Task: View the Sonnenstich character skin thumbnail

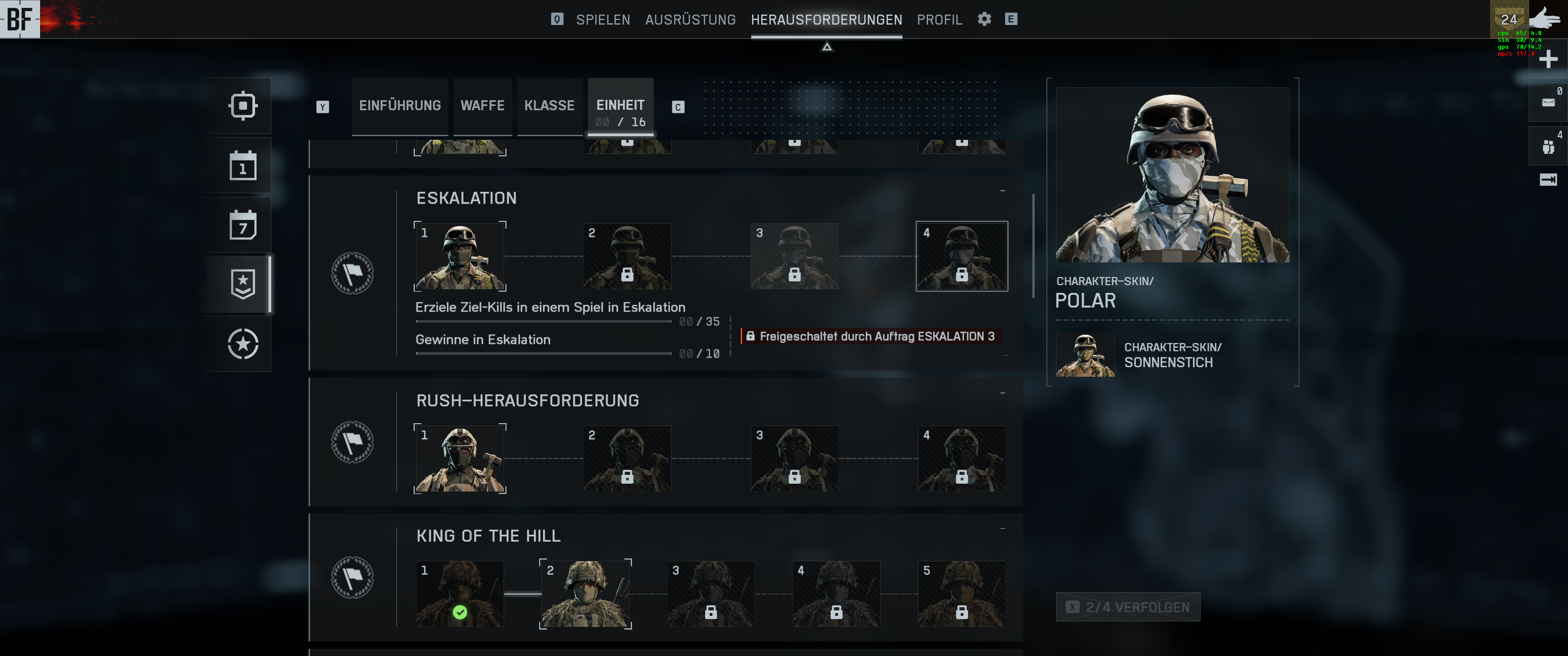Action: tap(1085, 355)
